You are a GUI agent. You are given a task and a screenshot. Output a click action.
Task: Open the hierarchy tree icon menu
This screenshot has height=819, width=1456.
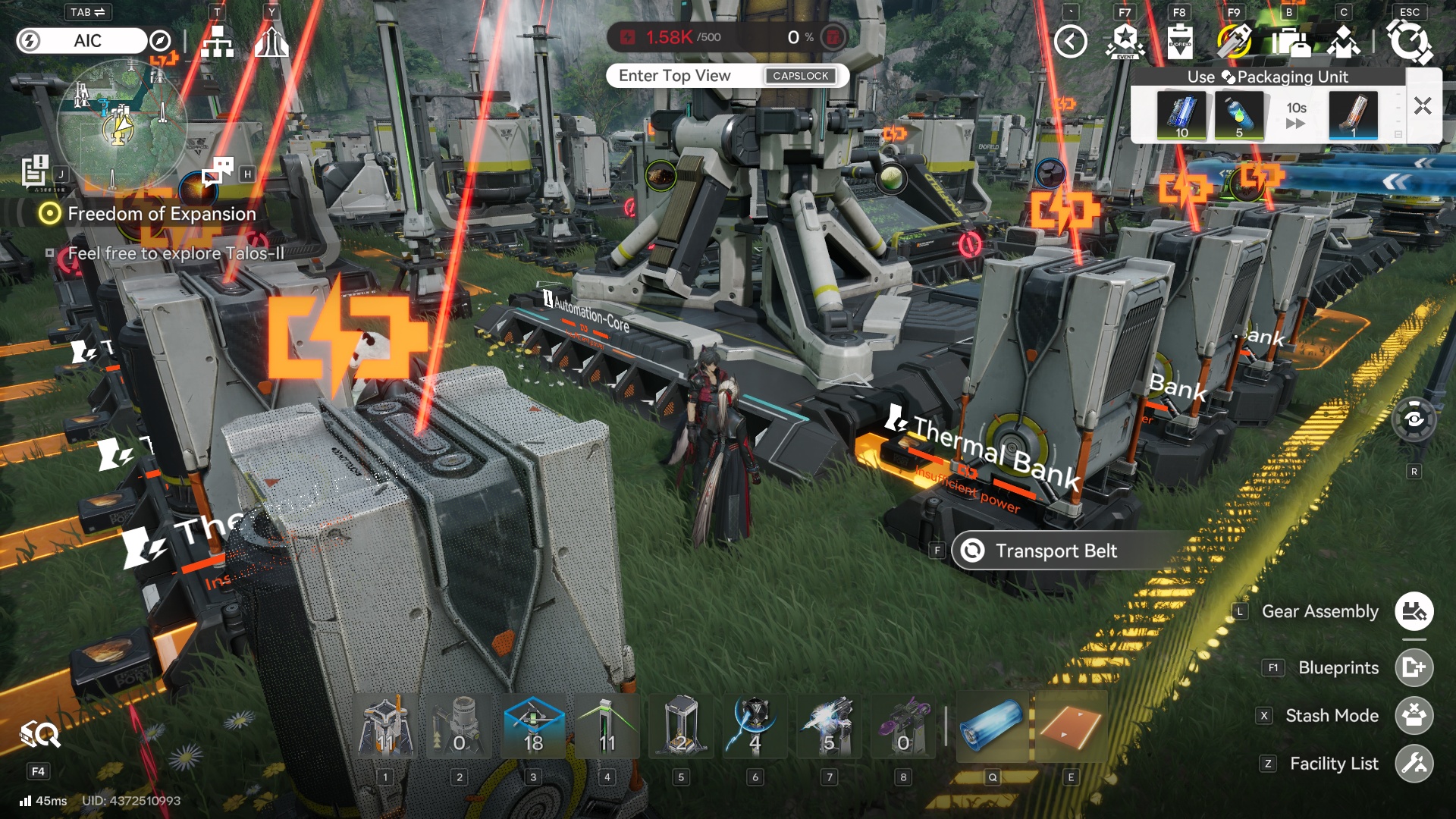tap(217, 42)
